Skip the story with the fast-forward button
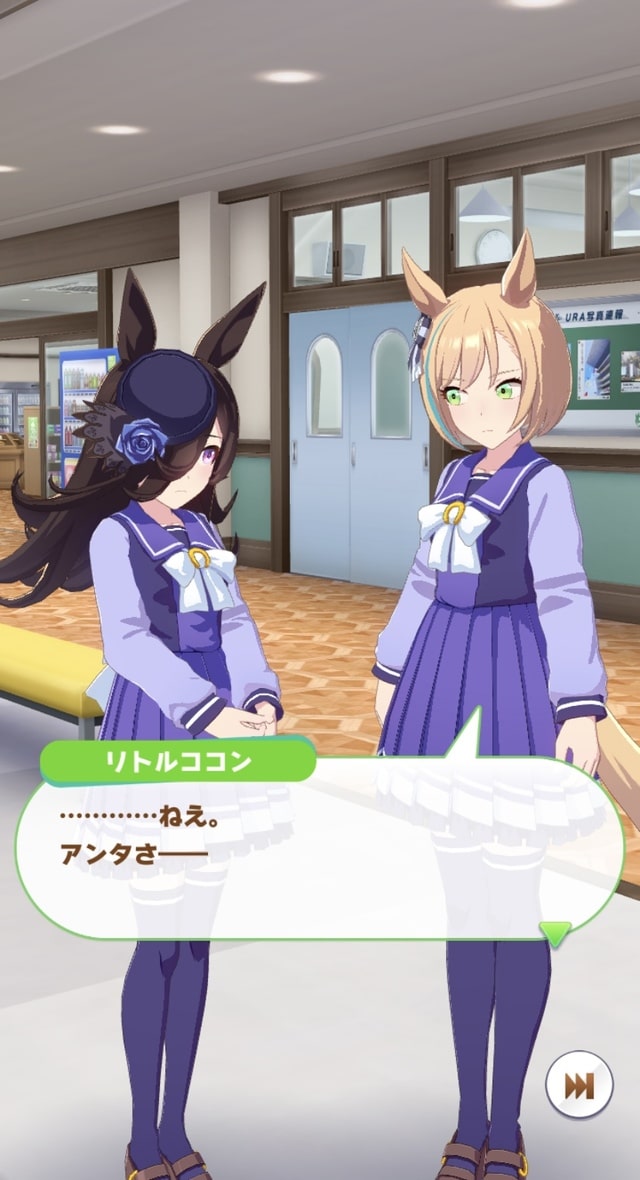The image size is (640, 1180). click(x=579, y=1087)
